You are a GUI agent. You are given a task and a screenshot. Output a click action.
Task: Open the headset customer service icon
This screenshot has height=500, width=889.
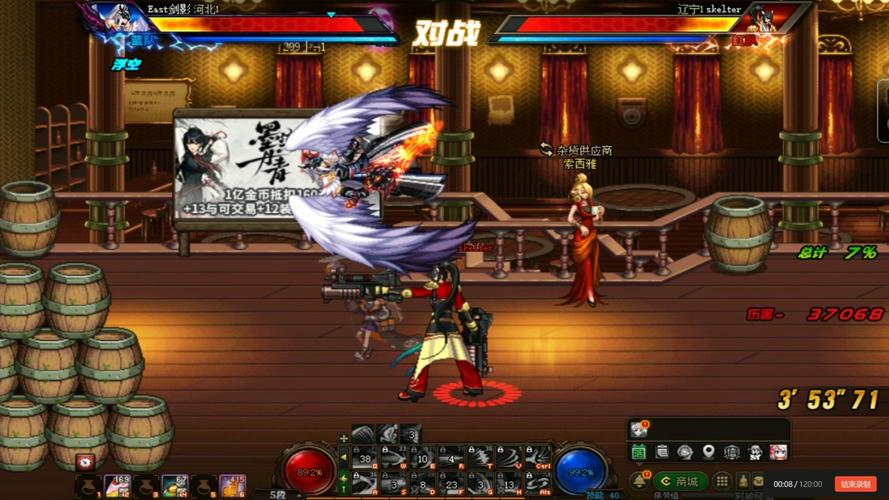coord(685,453)
